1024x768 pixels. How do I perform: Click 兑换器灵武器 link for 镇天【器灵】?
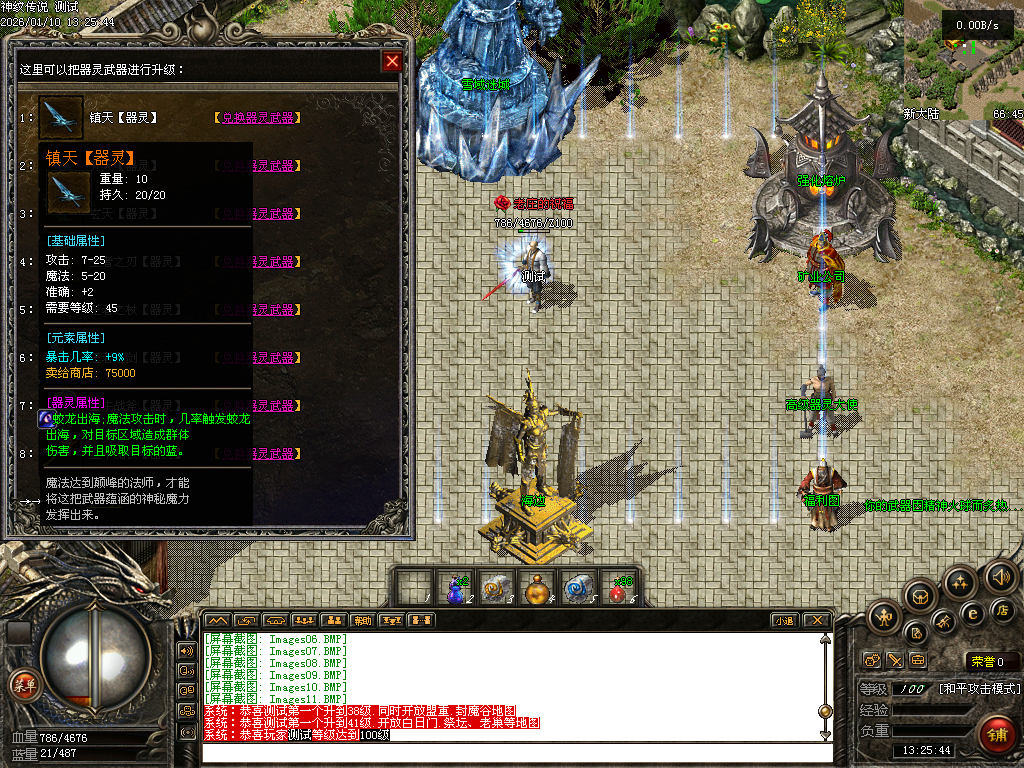(258, 118)
